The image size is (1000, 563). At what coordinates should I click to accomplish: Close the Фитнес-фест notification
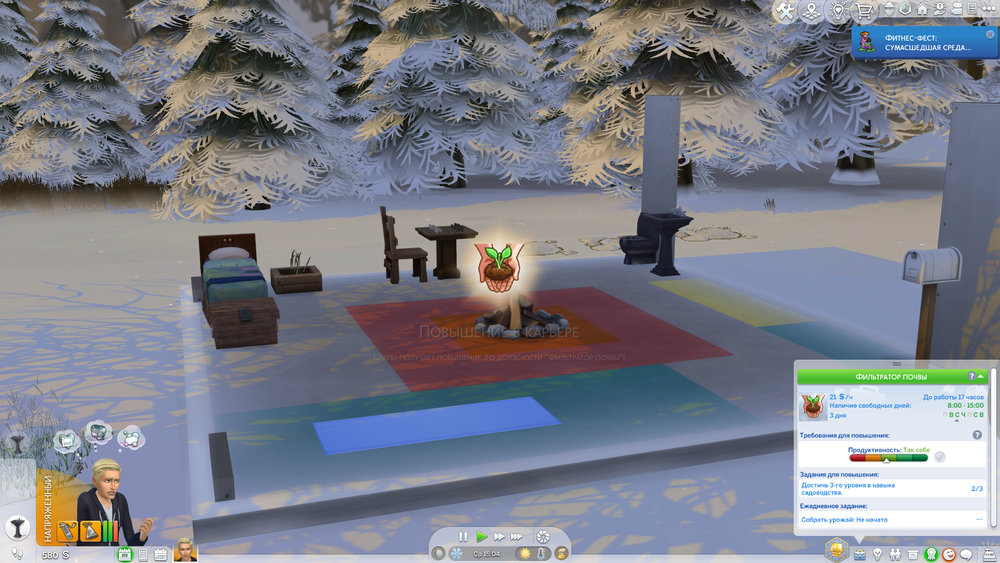click(x=990, y=34)
